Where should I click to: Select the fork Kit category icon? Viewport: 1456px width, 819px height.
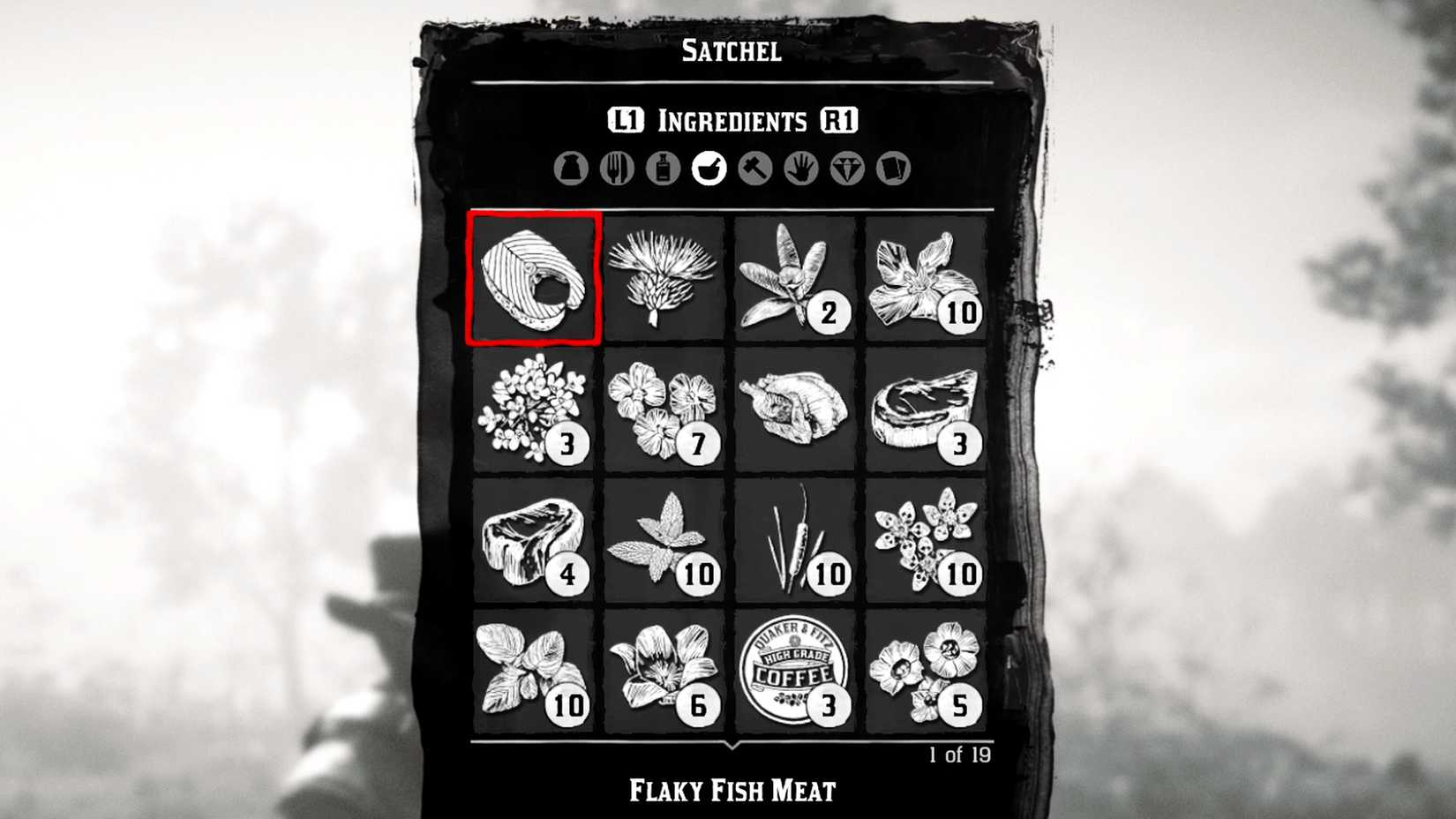tap(619, 168)
